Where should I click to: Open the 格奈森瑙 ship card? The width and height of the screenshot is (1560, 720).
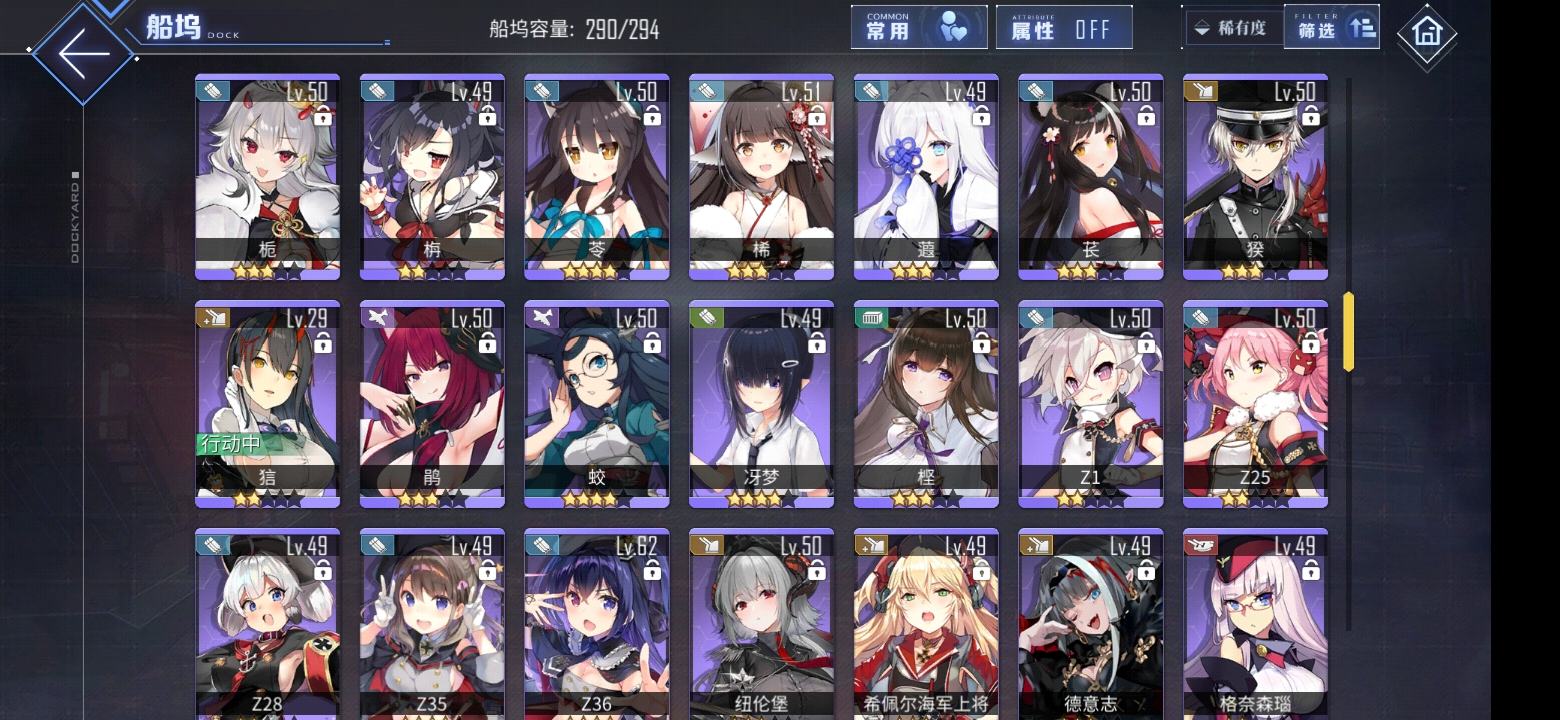(1255, 625)
